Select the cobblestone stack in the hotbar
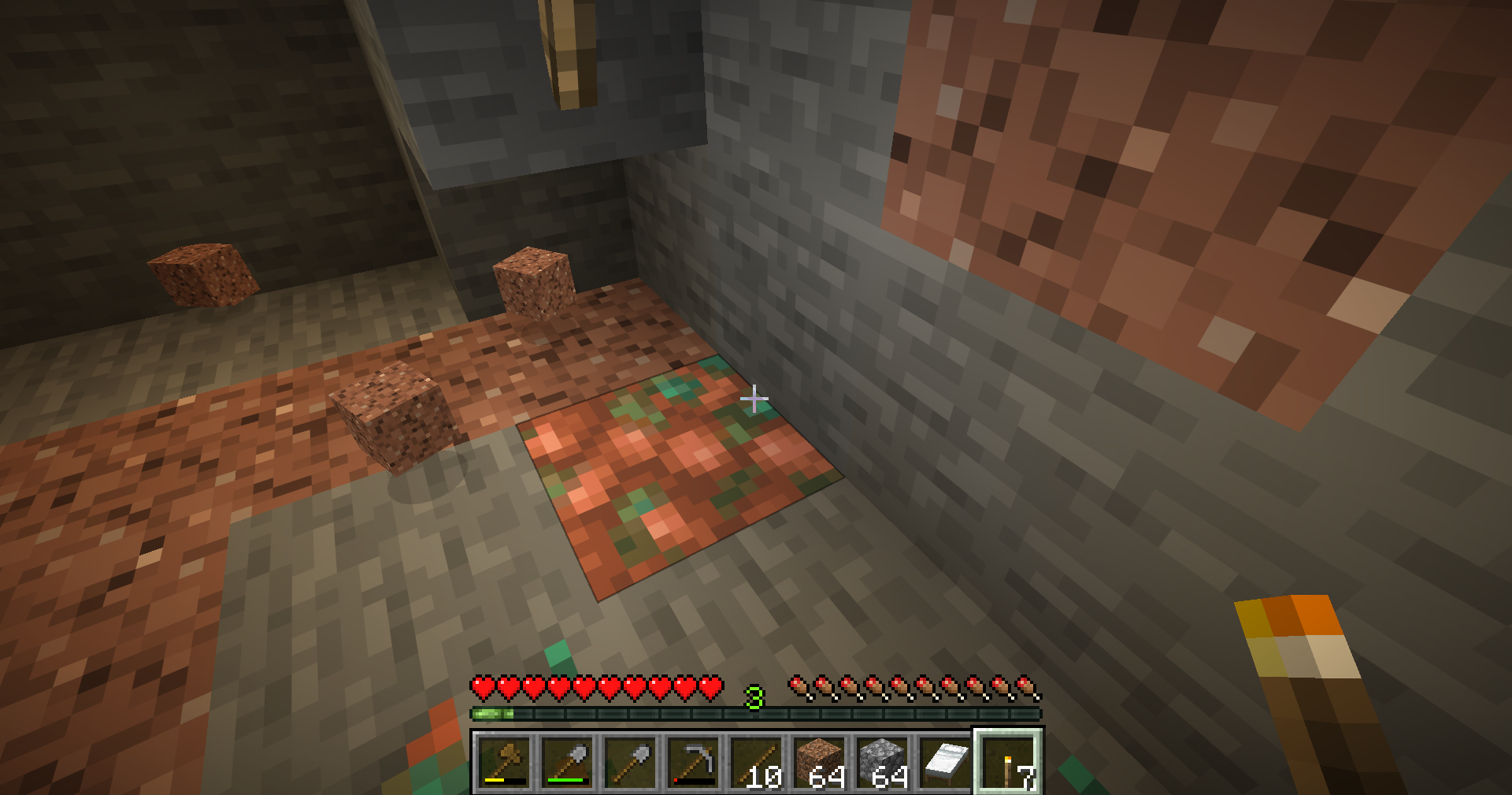Screen dimensions: 1512x795 882,762
